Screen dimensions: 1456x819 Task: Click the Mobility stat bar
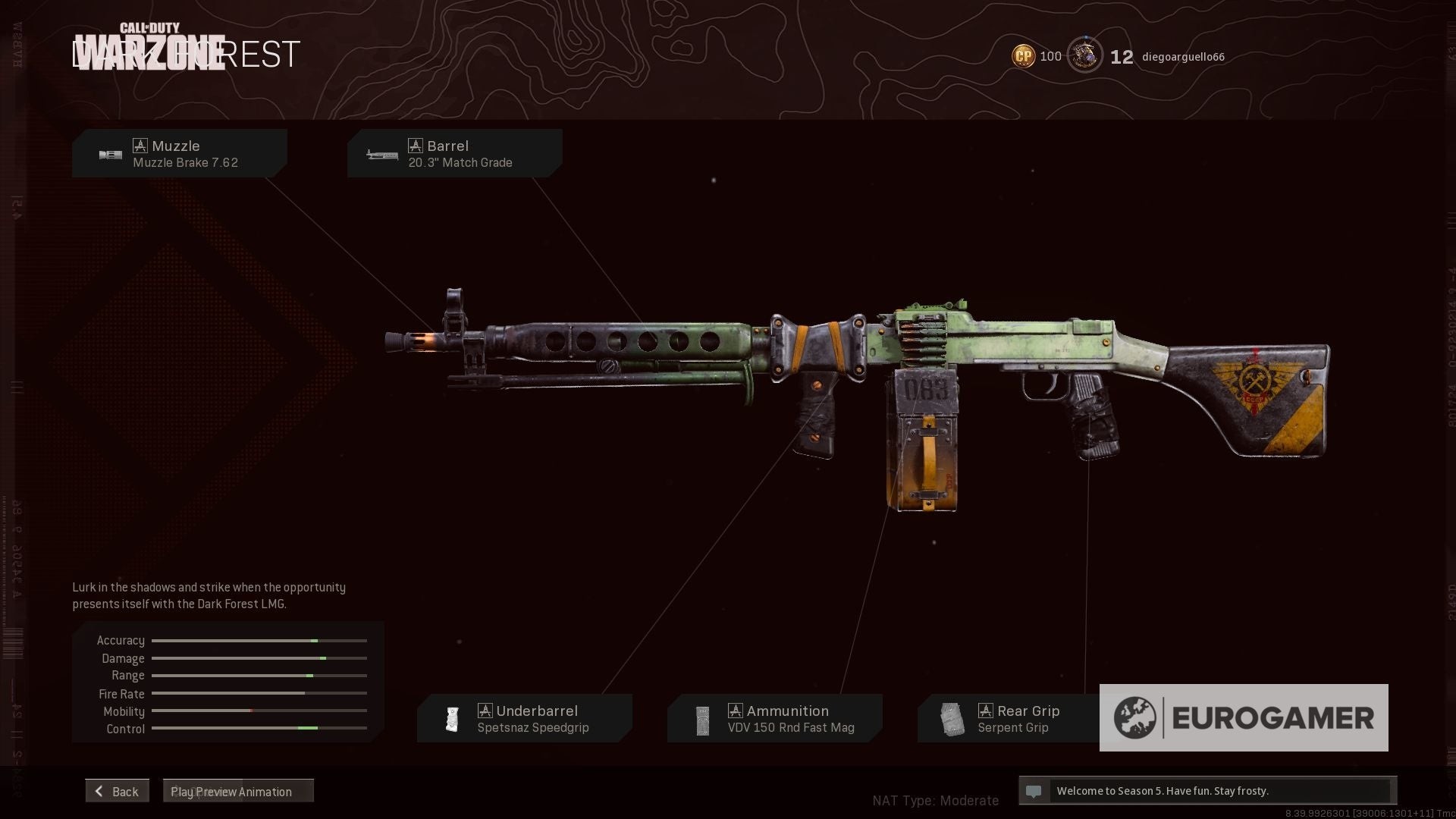pyautogui.click(x=258, y=711)
